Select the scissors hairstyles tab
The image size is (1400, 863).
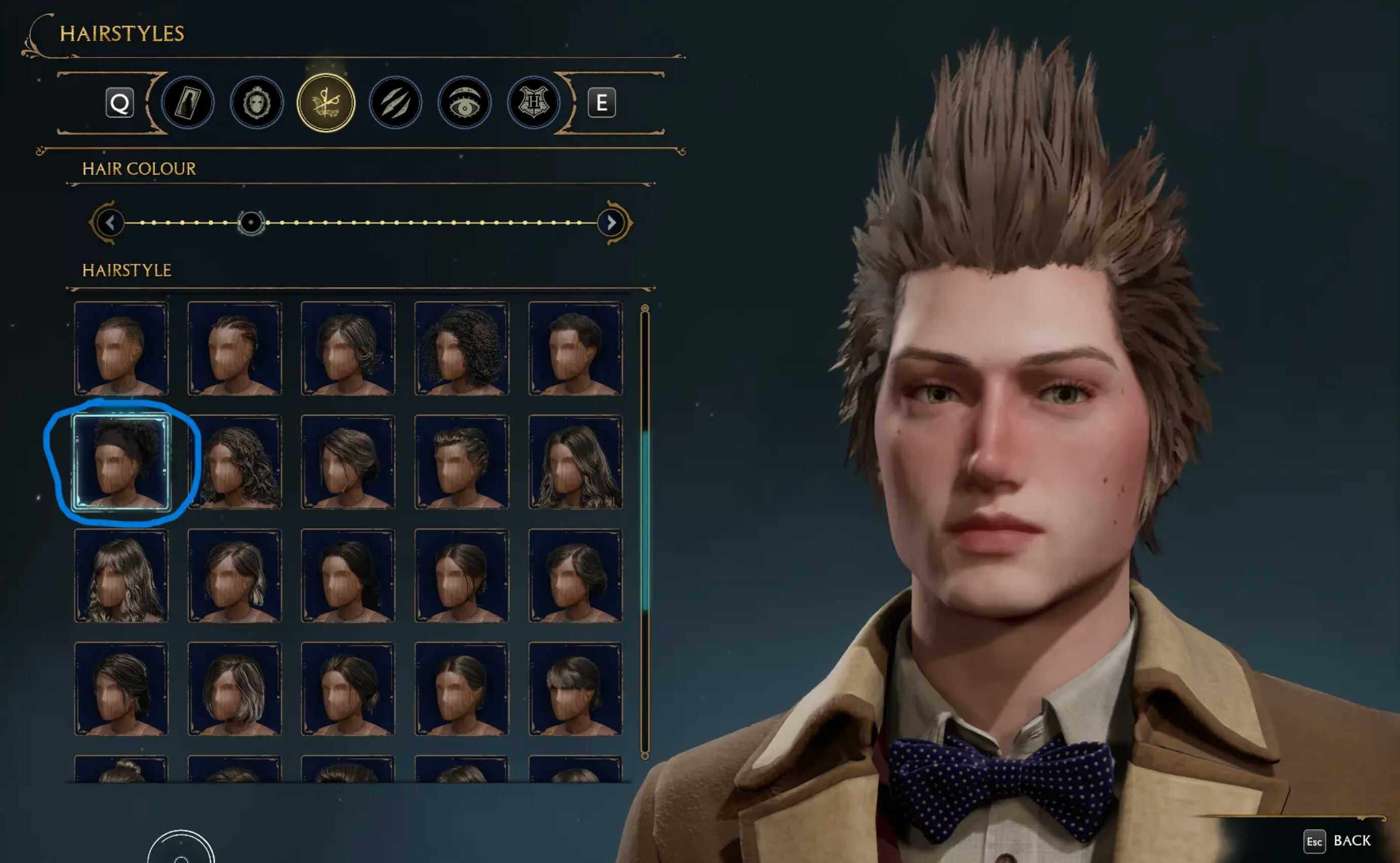pyautogui.click(x=326, y=103)
